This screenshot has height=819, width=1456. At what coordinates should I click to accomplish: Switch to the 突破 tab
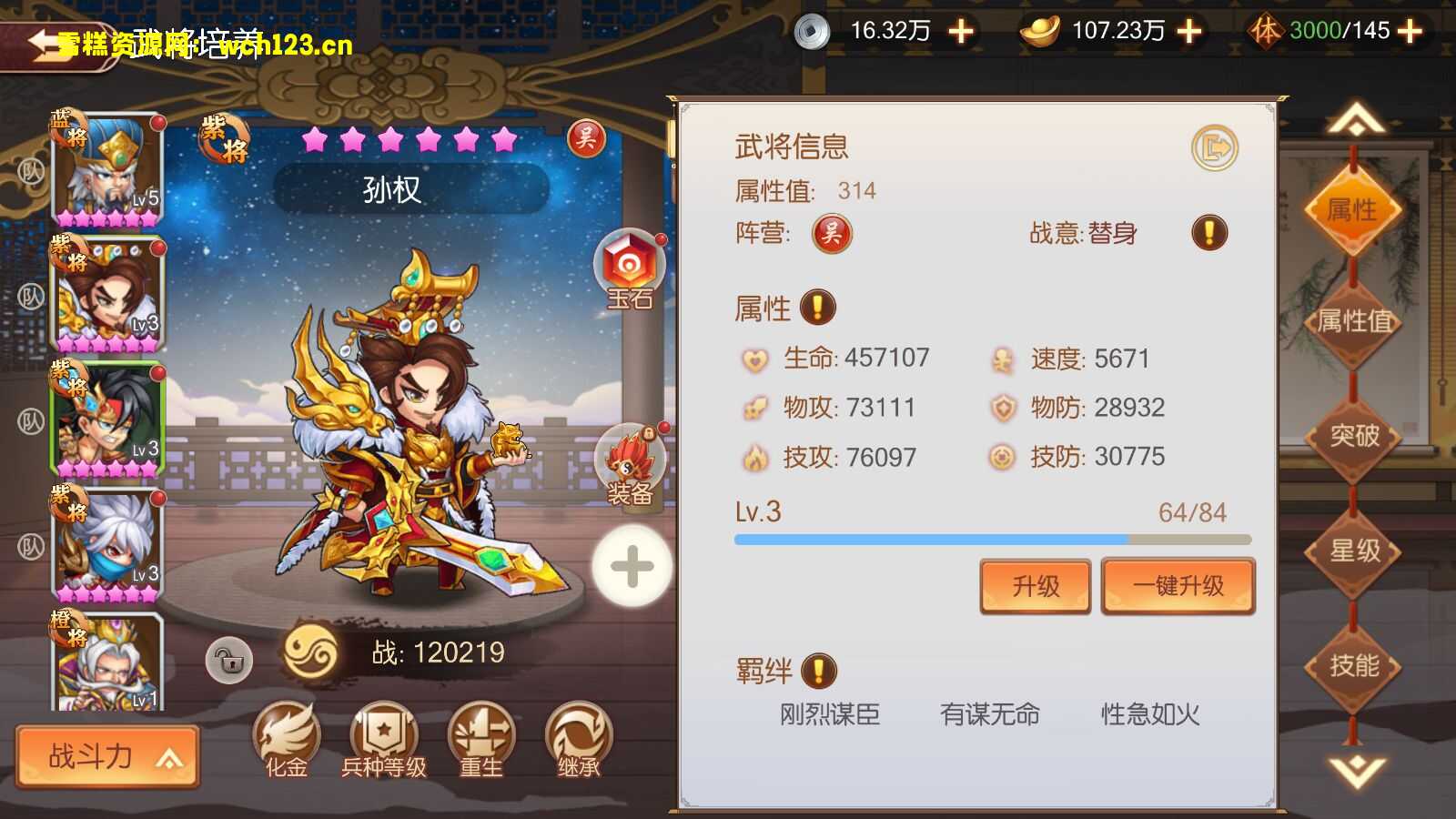click(1352, 437)
